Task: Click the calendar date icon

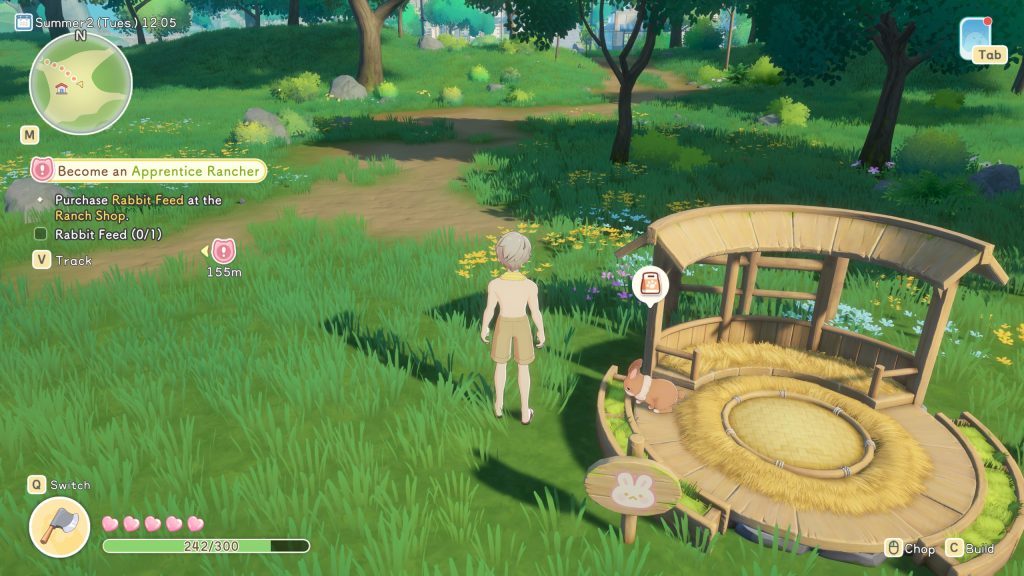Action: (x=23, y=22)
